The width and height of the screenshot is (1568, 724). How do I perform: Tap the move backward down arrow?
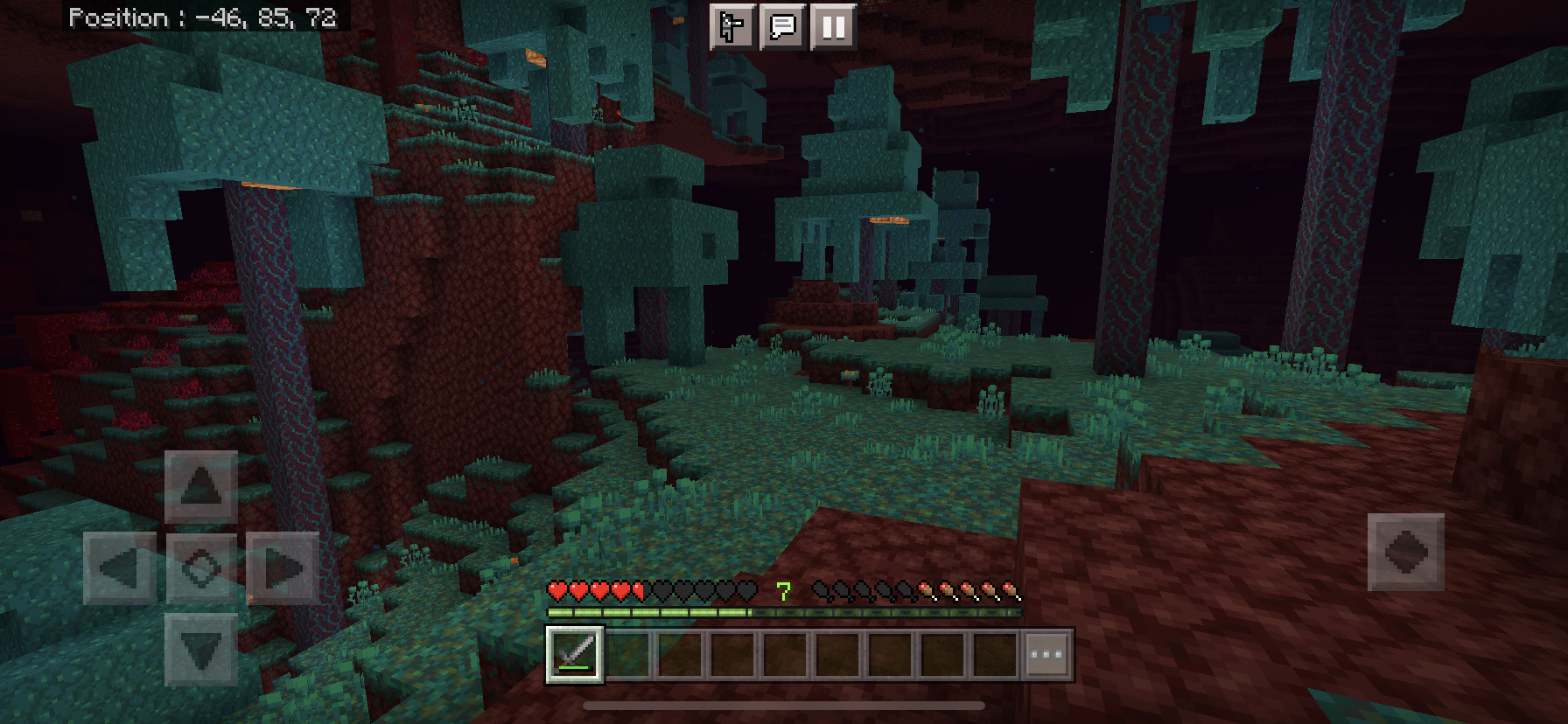[201, 650]
